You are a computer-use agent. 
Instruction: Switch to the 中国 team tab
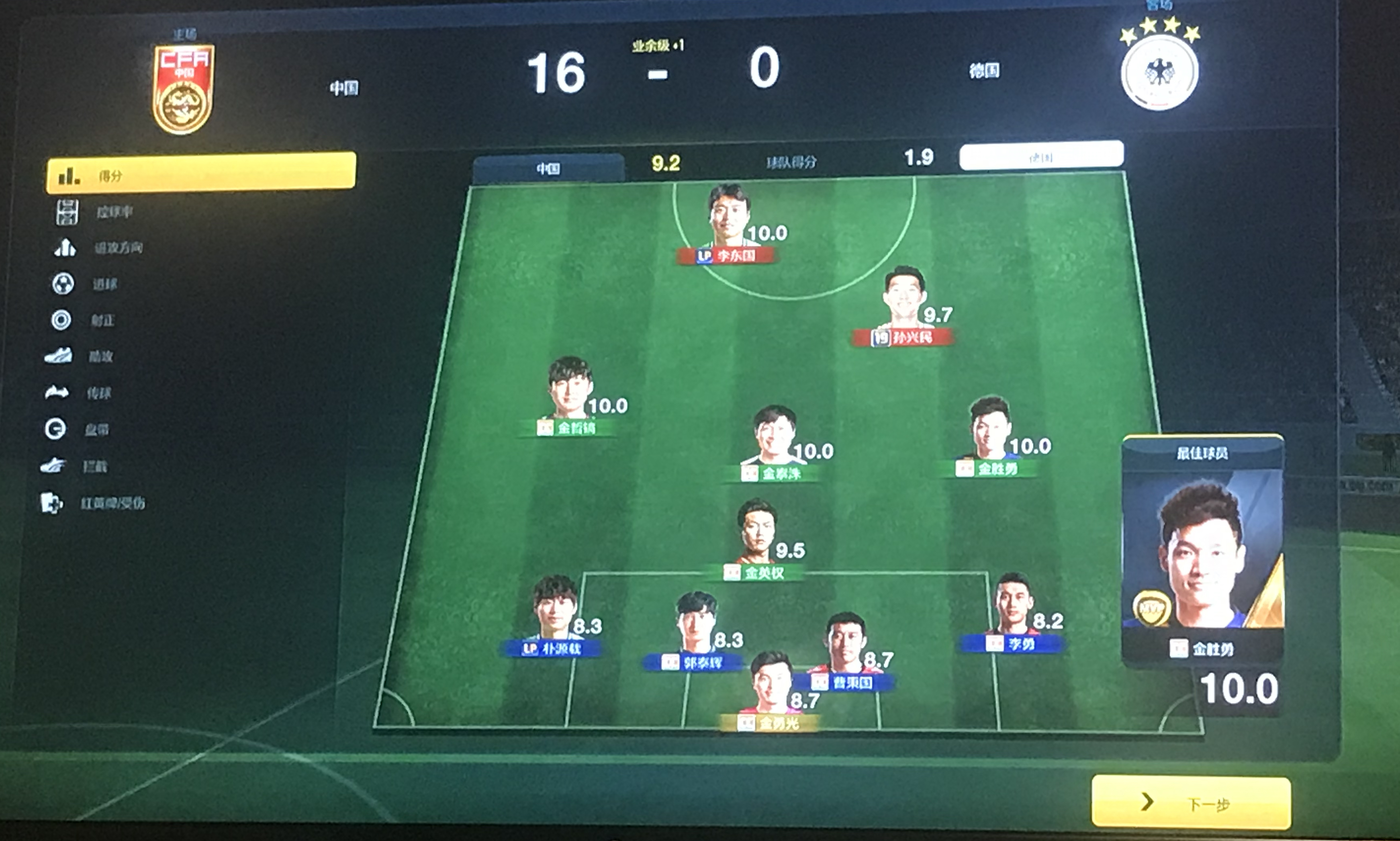[548, 168]
